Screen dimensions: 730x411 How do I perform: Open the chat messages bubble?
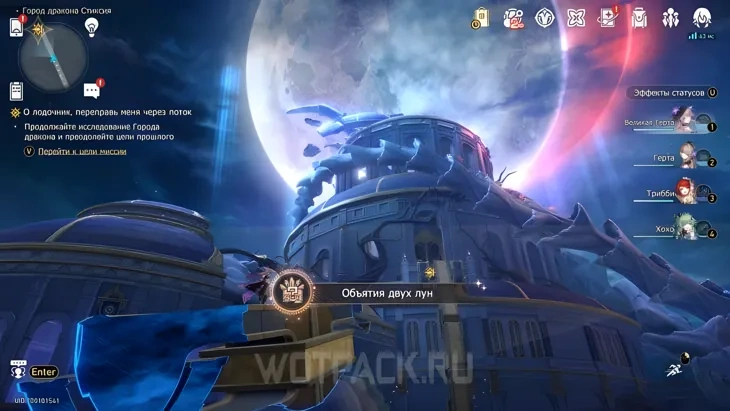pyautogui.click(x=92, y=90)
